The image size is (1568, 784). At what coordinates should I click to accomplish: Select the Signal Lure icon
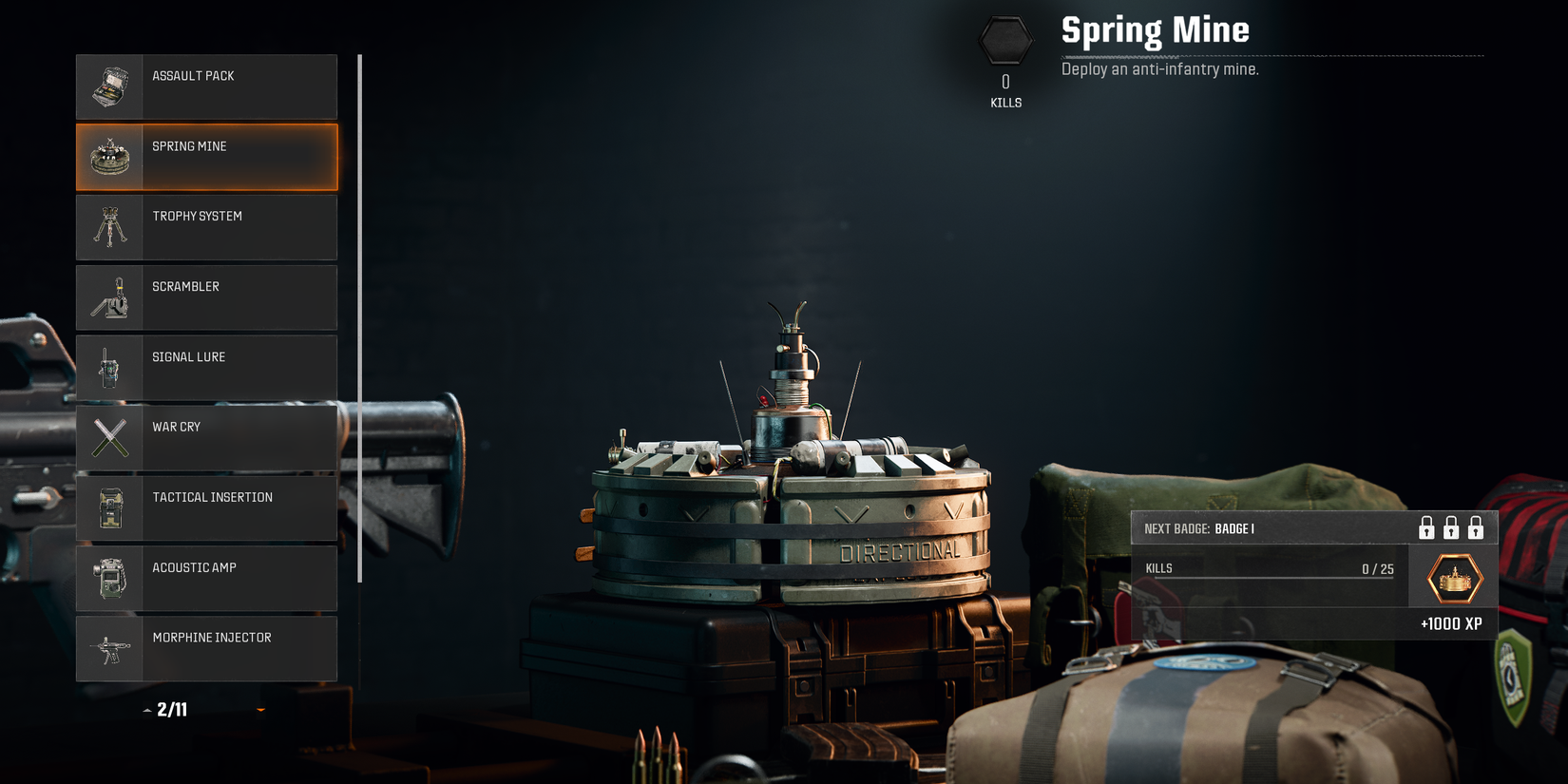[x=111, y=368]
